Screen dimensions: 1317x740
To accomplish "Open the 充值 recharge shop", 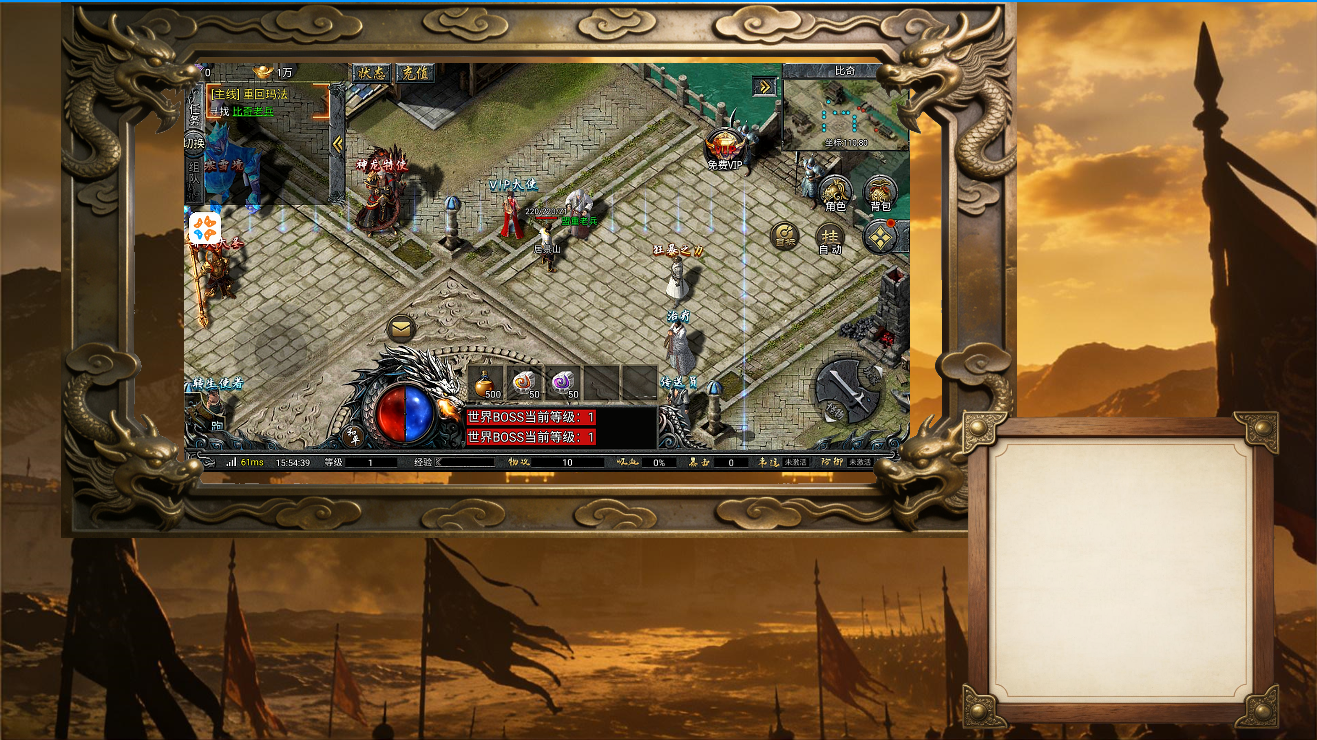I will click(414, 72).
